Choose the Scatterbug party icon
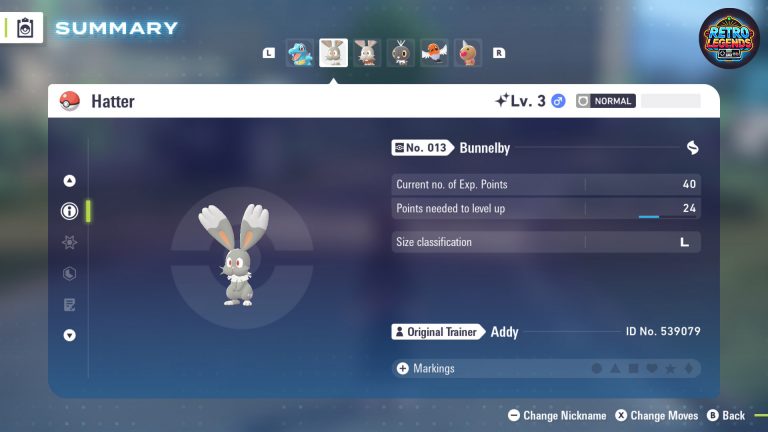768x432 pixels. click(401, 53)
